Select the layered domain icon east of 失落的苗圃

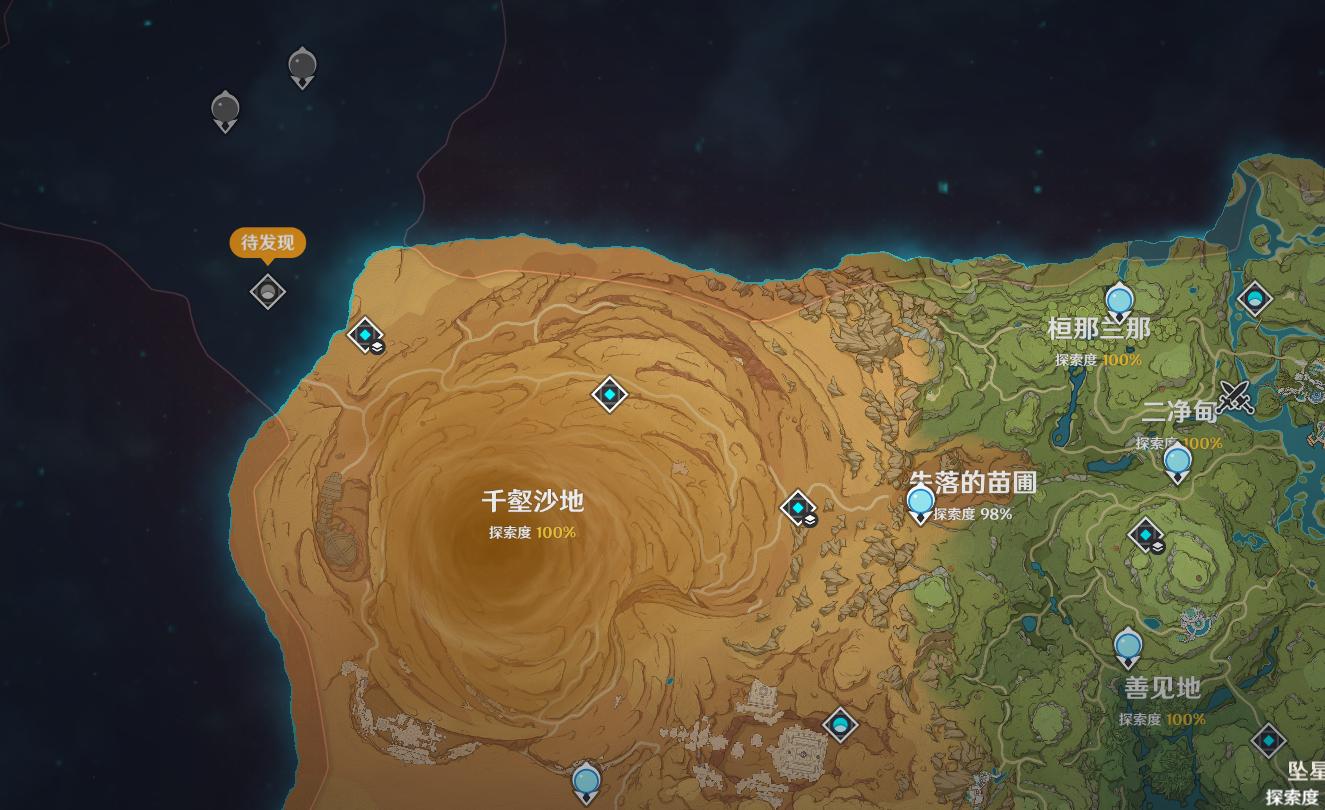[x=1144, y=537]
